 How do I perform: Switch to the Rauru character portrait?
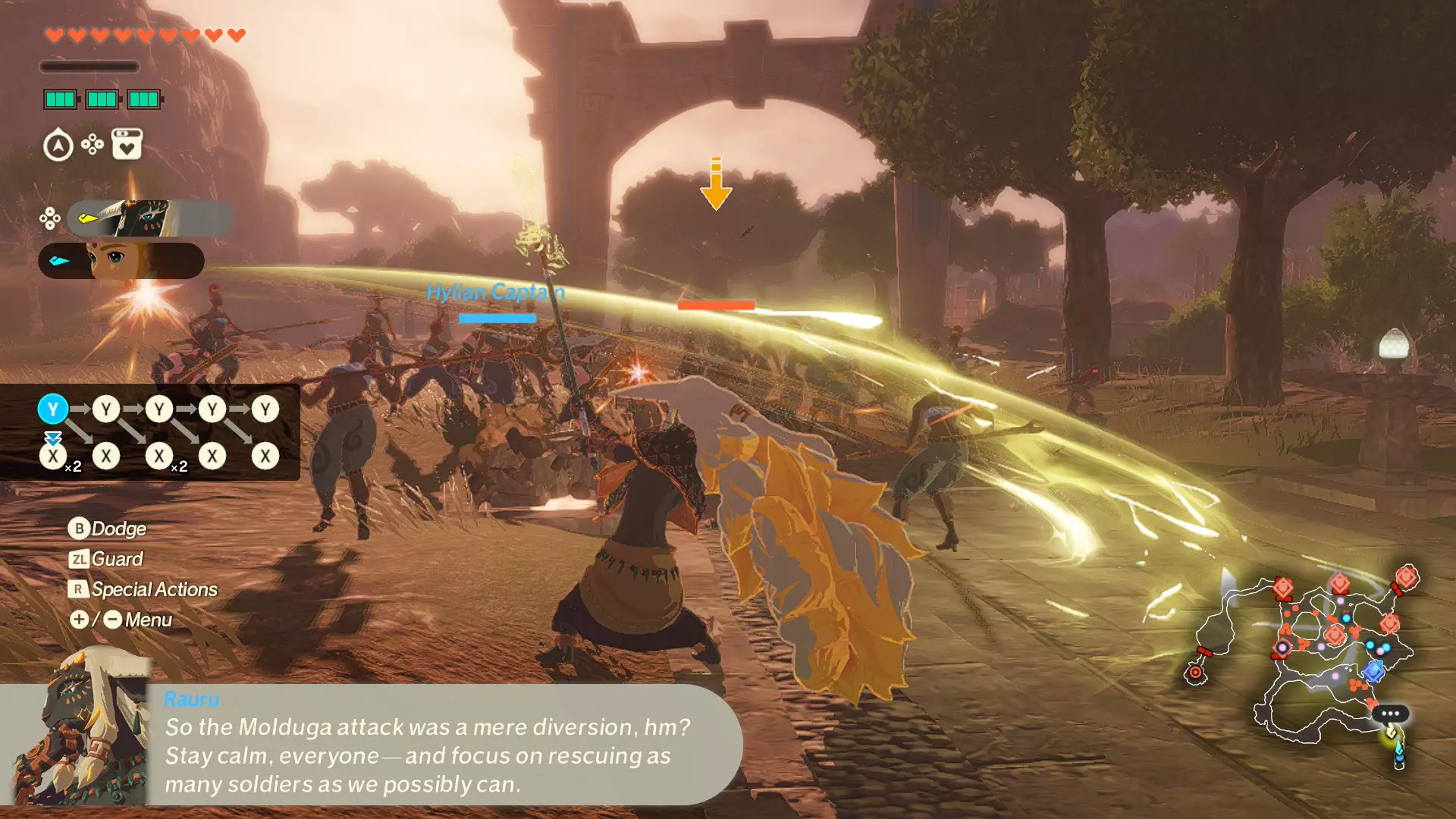pos(149,218)
